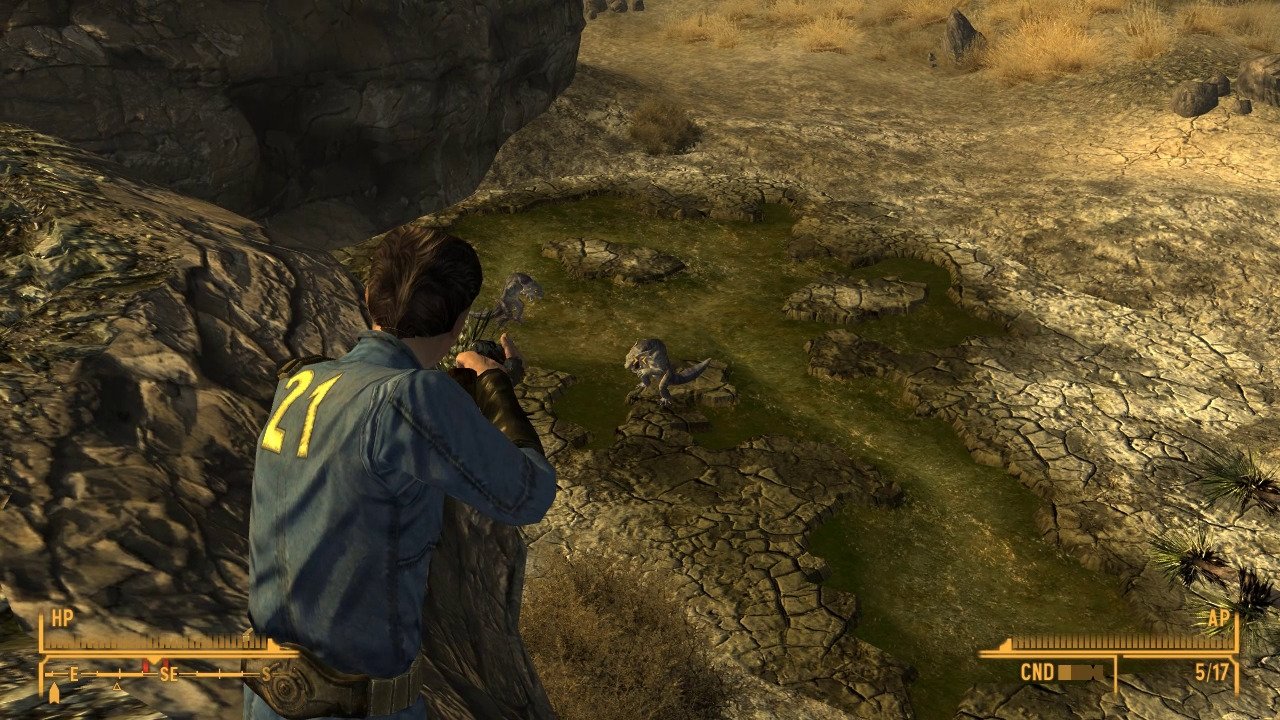Click the S marker on the compass strip
The height and width of the screenshot is (720, 1280).
click(265, 672)
